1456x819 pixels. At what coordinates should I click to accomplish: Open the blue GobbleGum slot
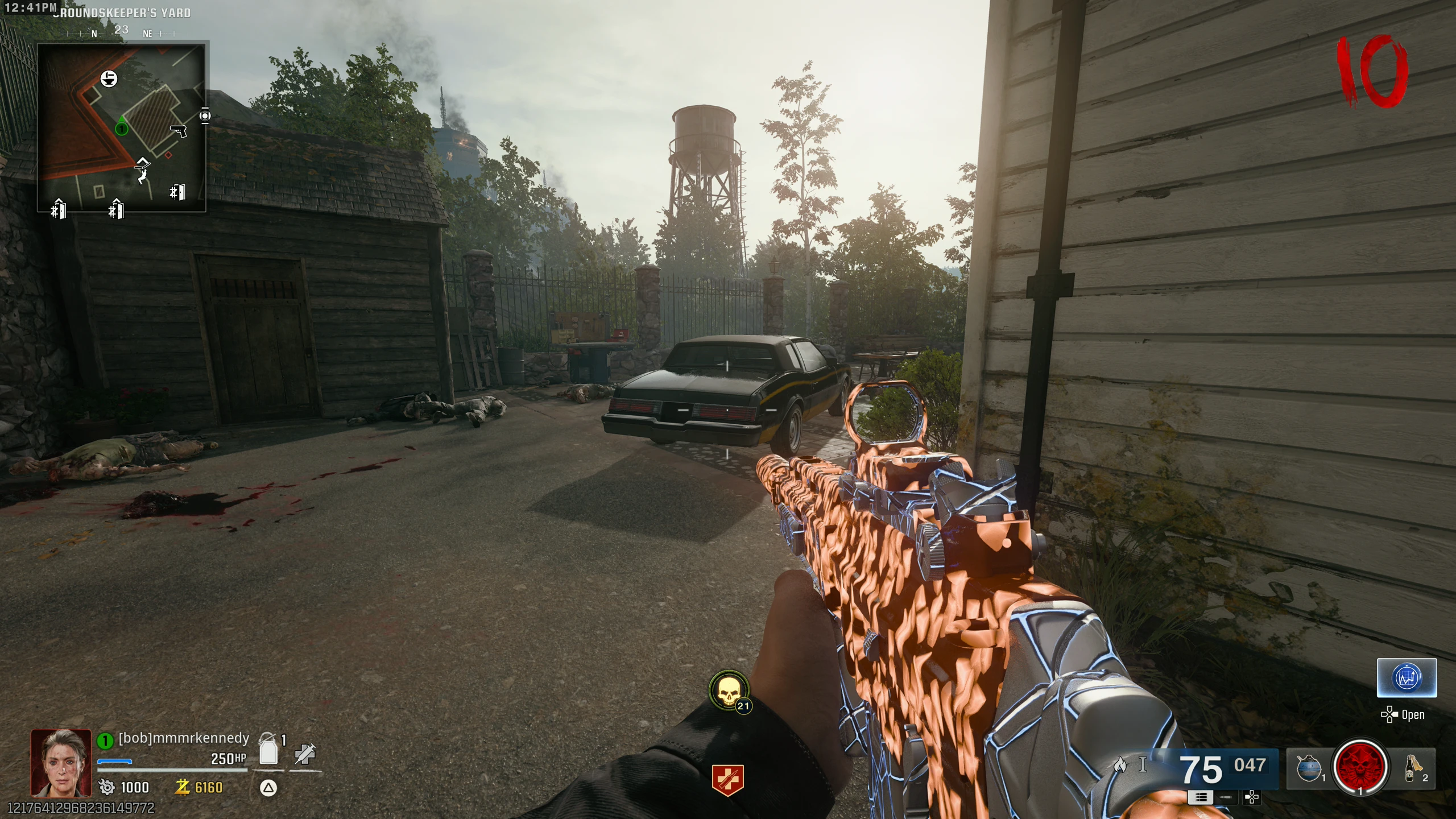coord(1407,678)
